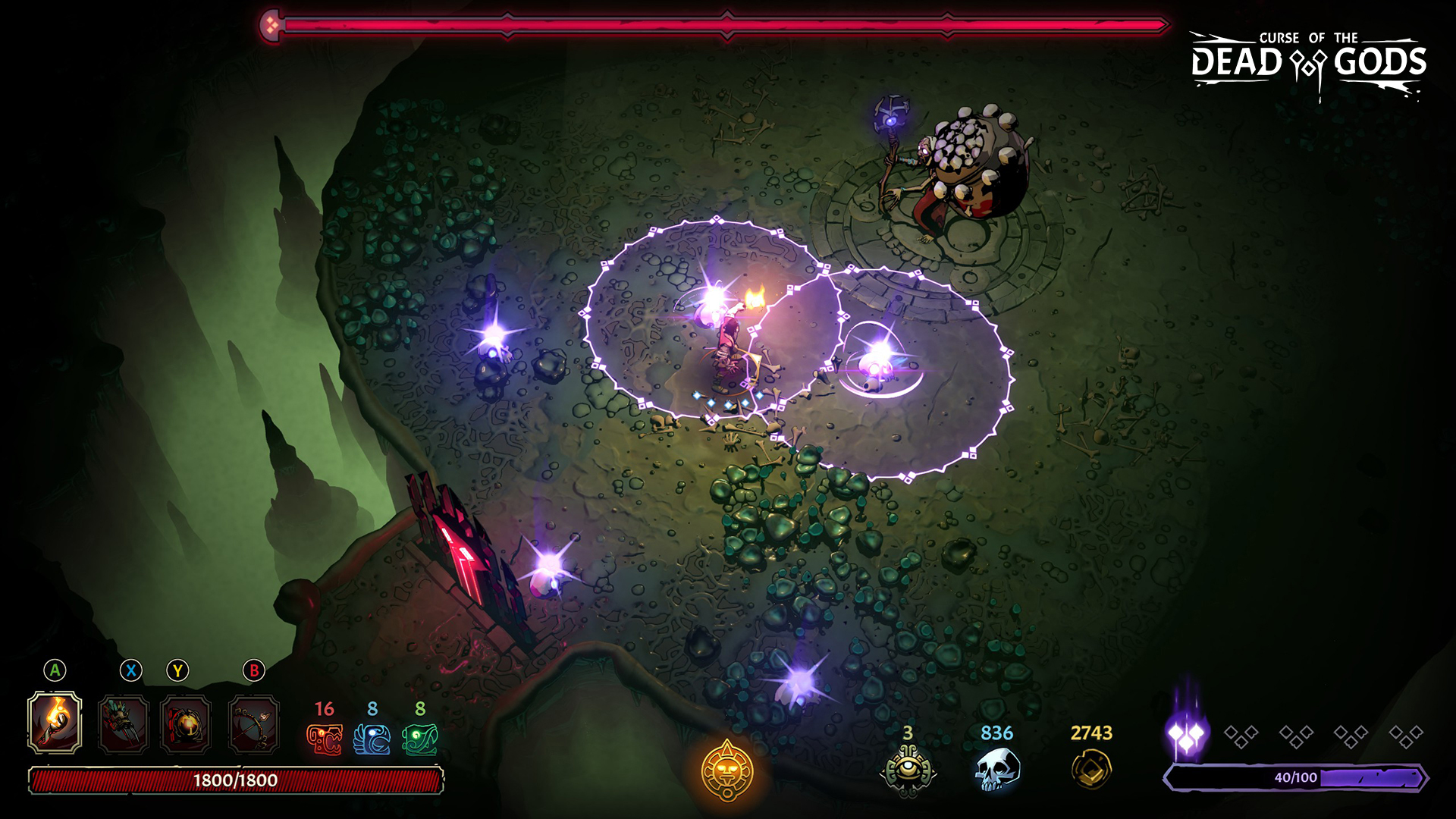Click the gold coin currency icon
The width and height of the screenshot is (1456, 819).
coord(1091,770)
